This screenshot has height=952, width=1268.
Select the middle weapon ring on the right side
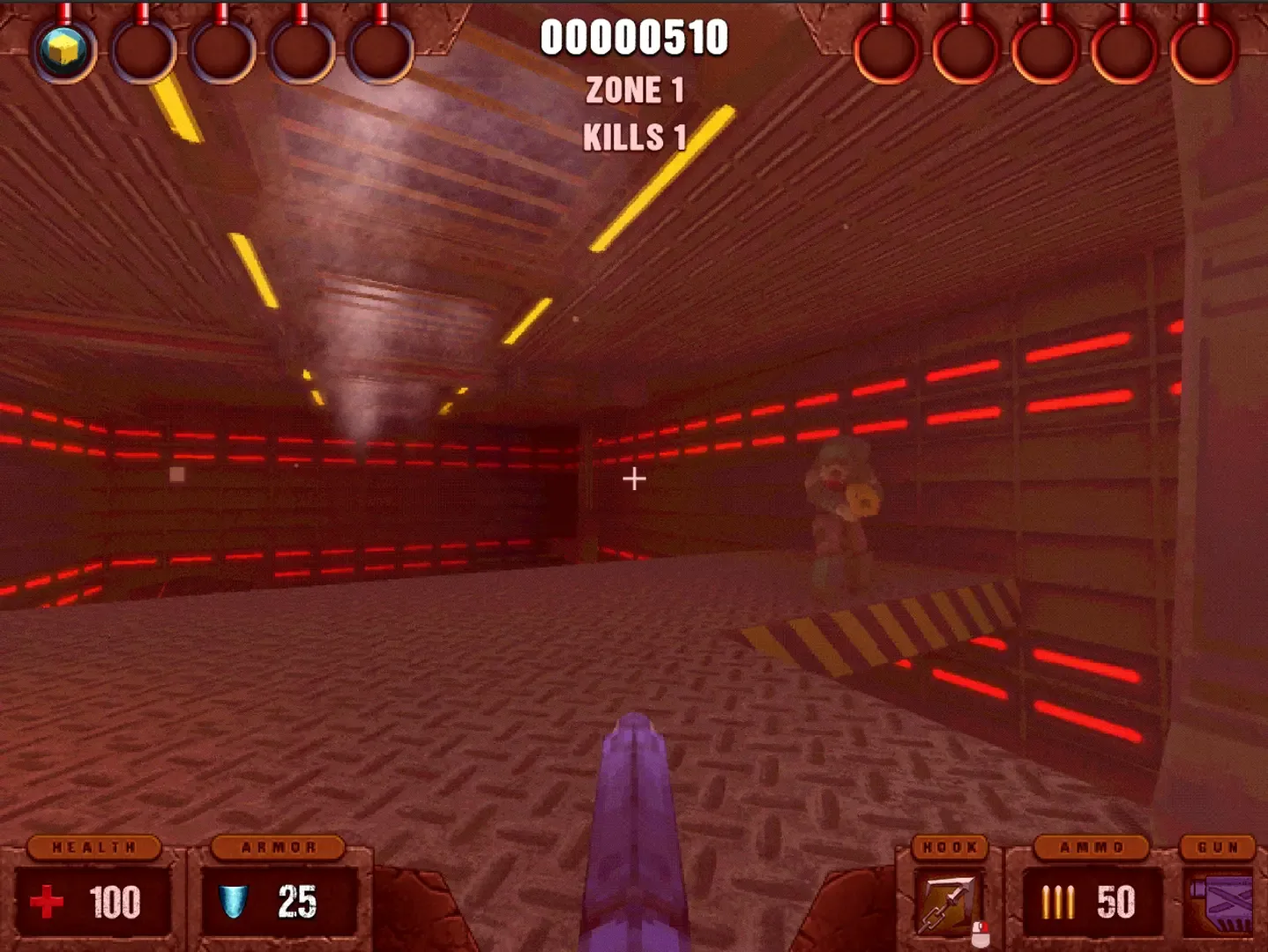point(1045,51)
